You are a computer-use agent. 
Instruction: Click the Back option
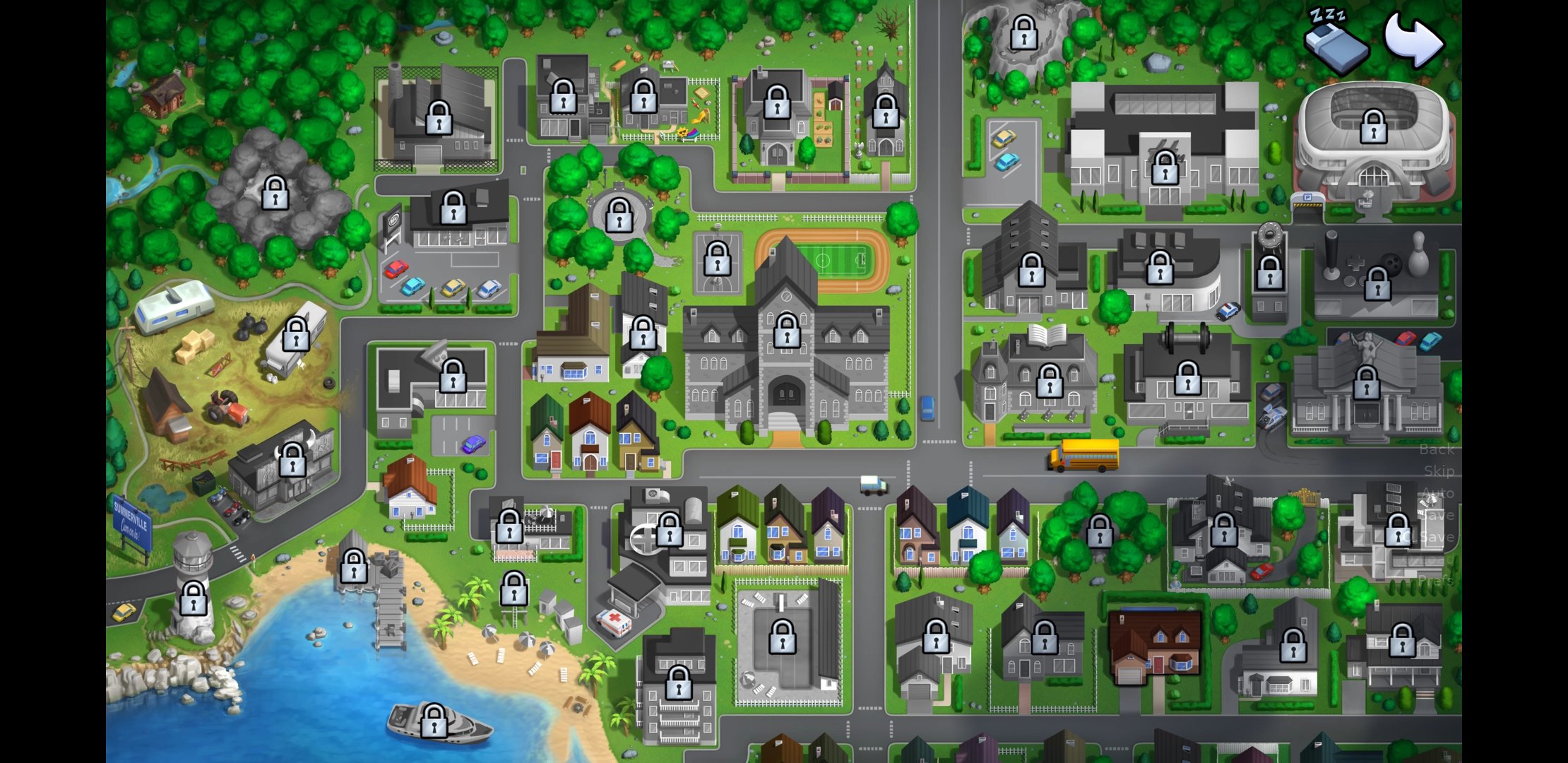[x=1436, y=449]
